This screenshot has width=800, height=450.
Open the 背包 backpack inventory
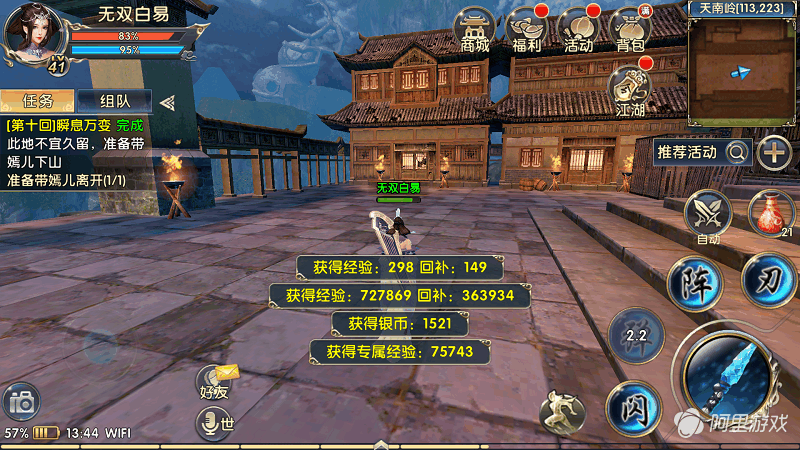(630, 30)
